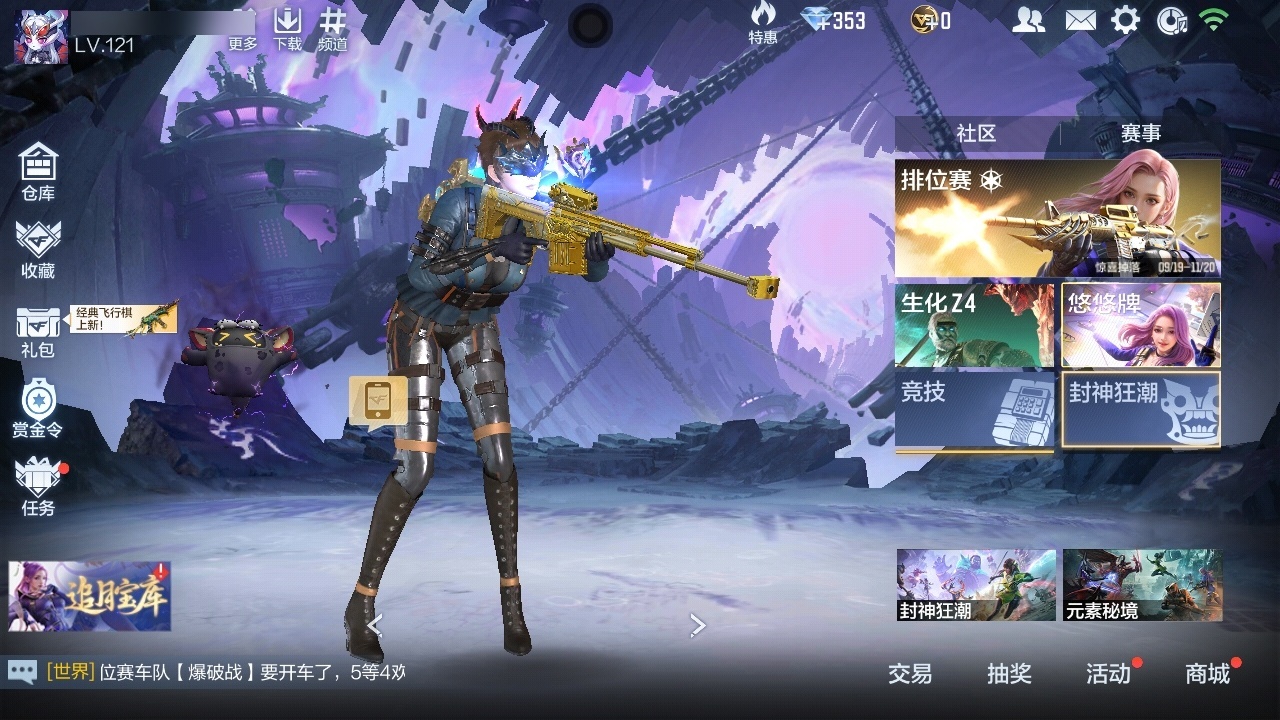
Task: Open the 礼包 gift pack menu
Action: tap(38, 331)
